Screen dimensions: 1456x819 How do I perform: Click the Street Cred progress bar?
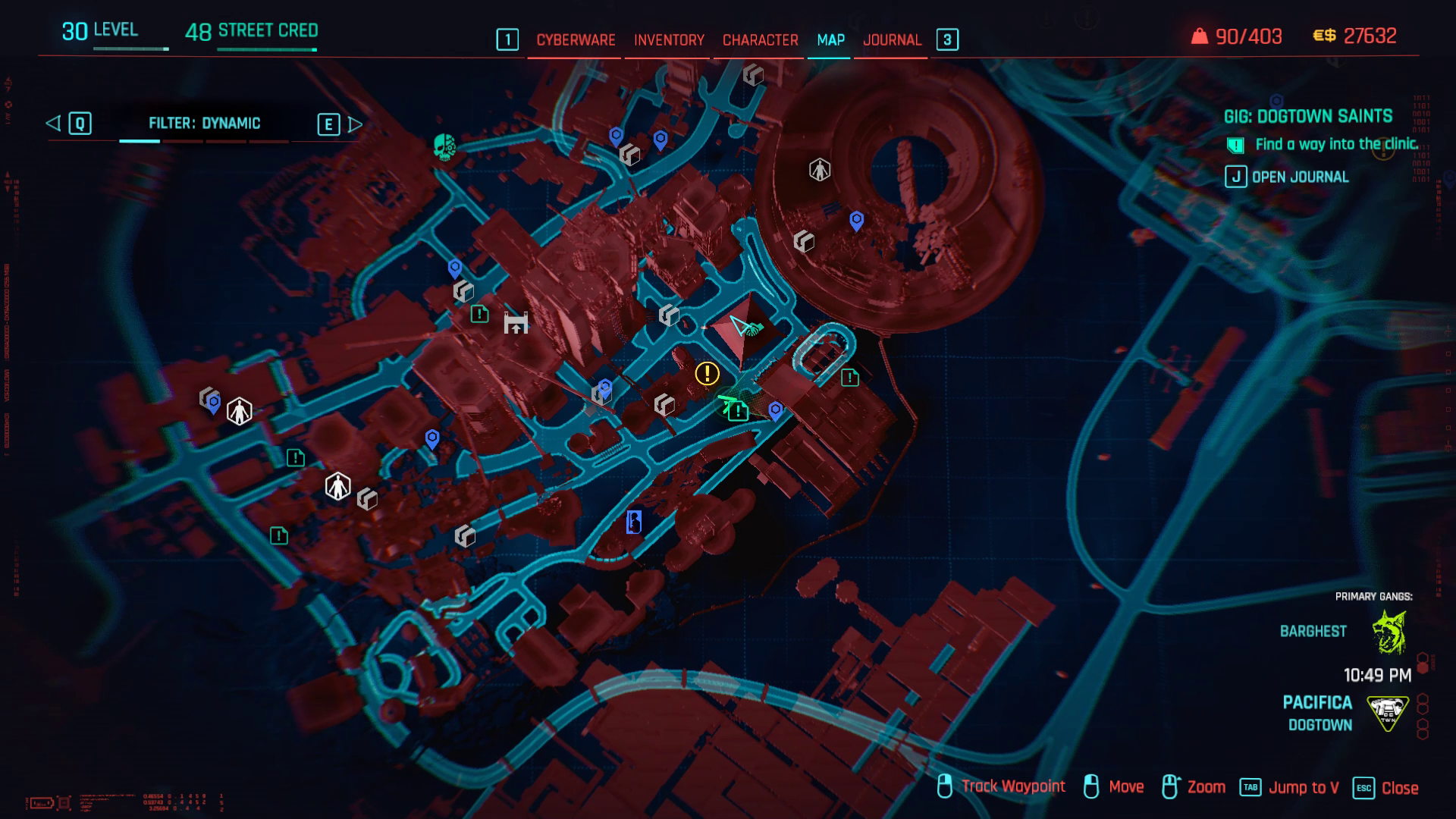pos(265,49)
